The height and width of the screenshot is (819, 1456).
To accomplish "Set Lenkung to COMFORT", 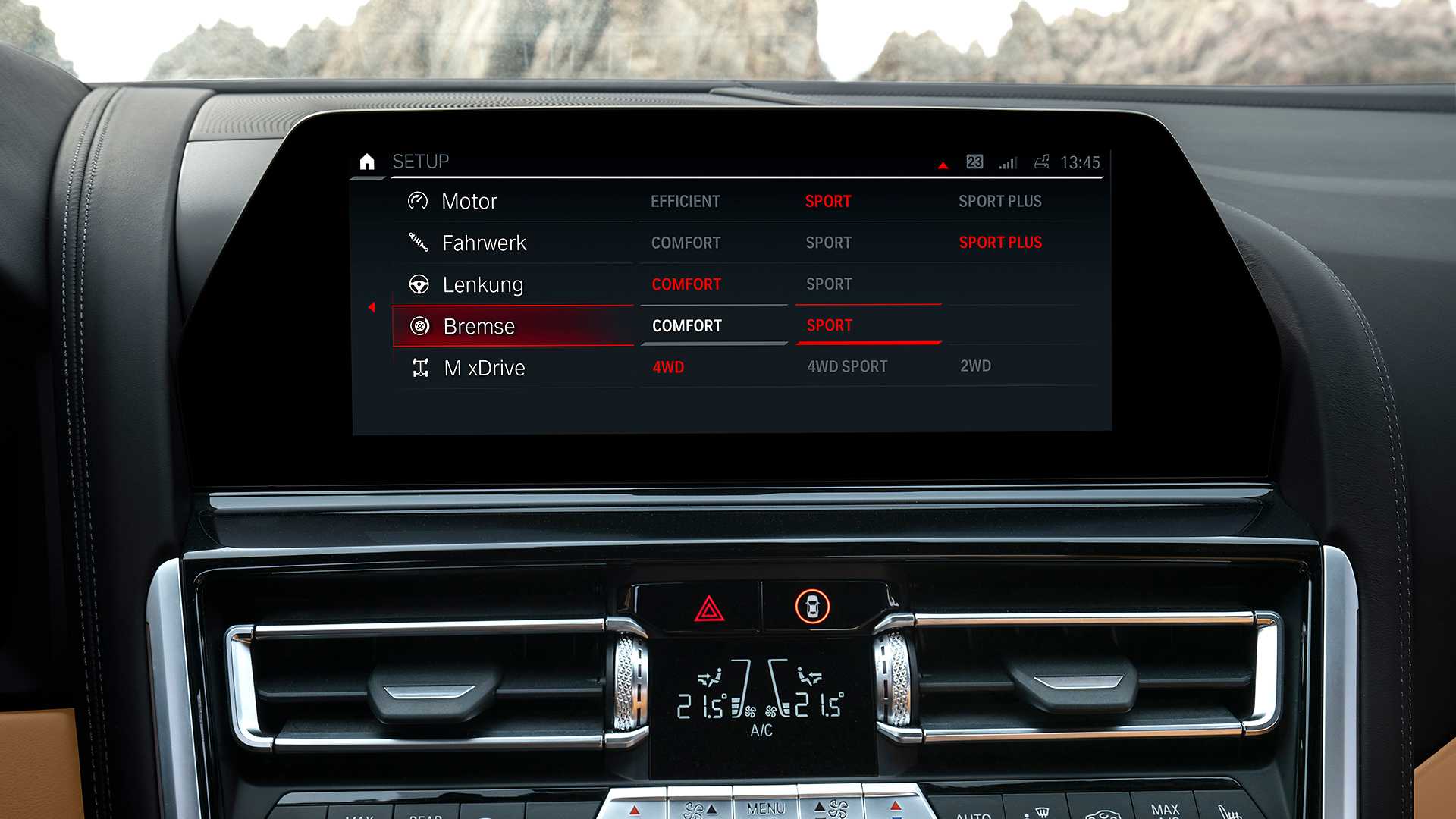I will (x=686, y=284).
